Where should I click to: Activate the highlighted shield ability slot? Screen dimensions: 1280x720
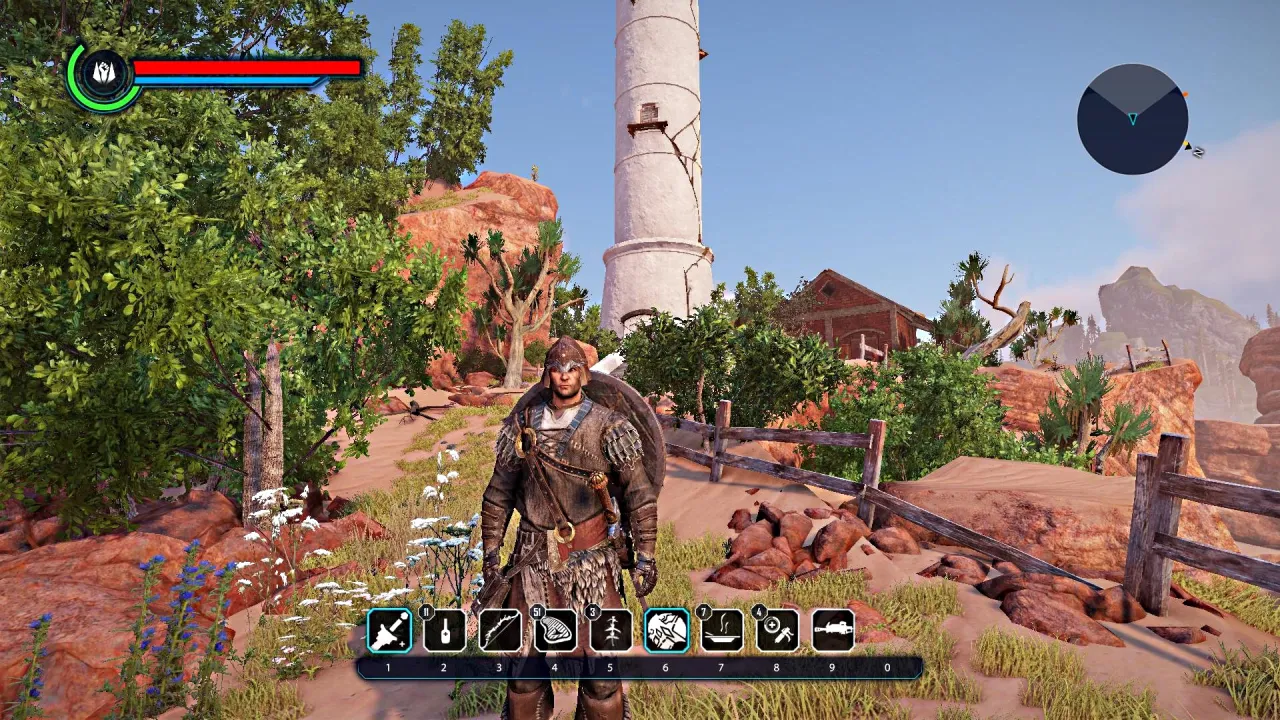coord(666,631)
